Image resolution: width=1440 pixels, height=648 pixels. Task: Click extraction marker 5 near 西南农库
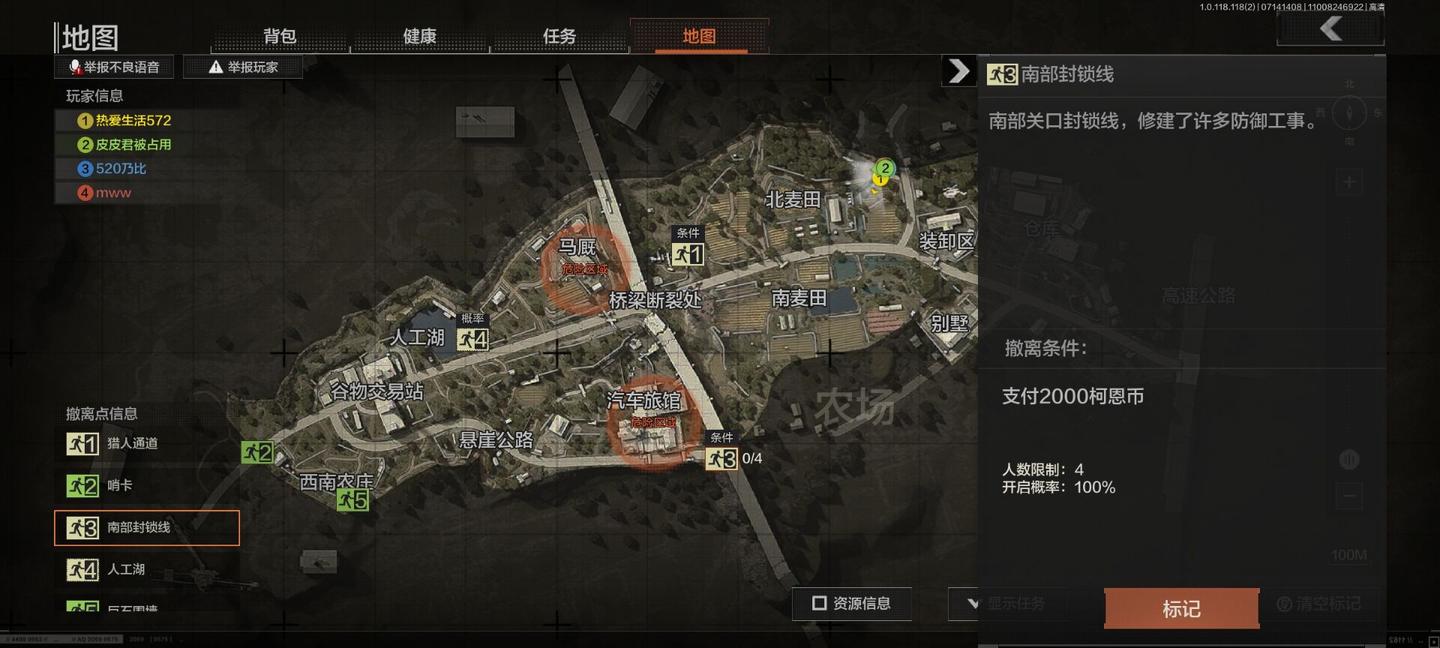pos(353,499)
